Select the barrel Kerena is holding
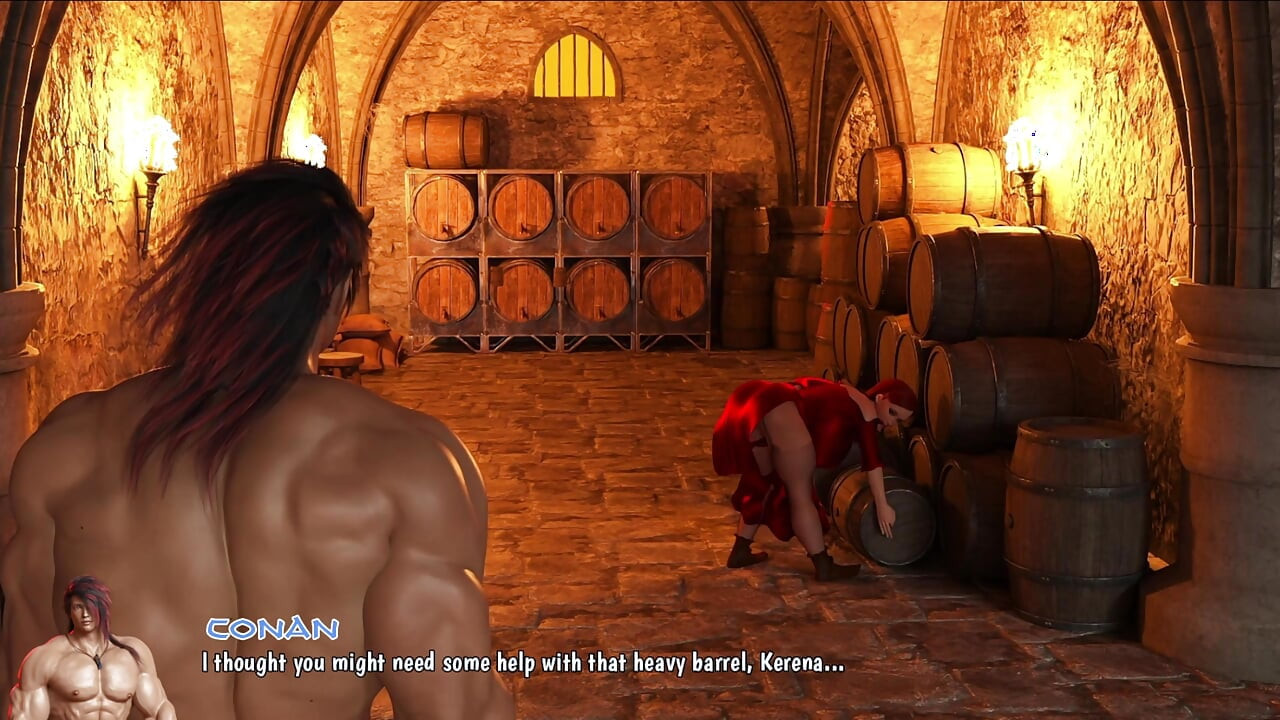This screenshot has width=1280, height=720. 880,515
